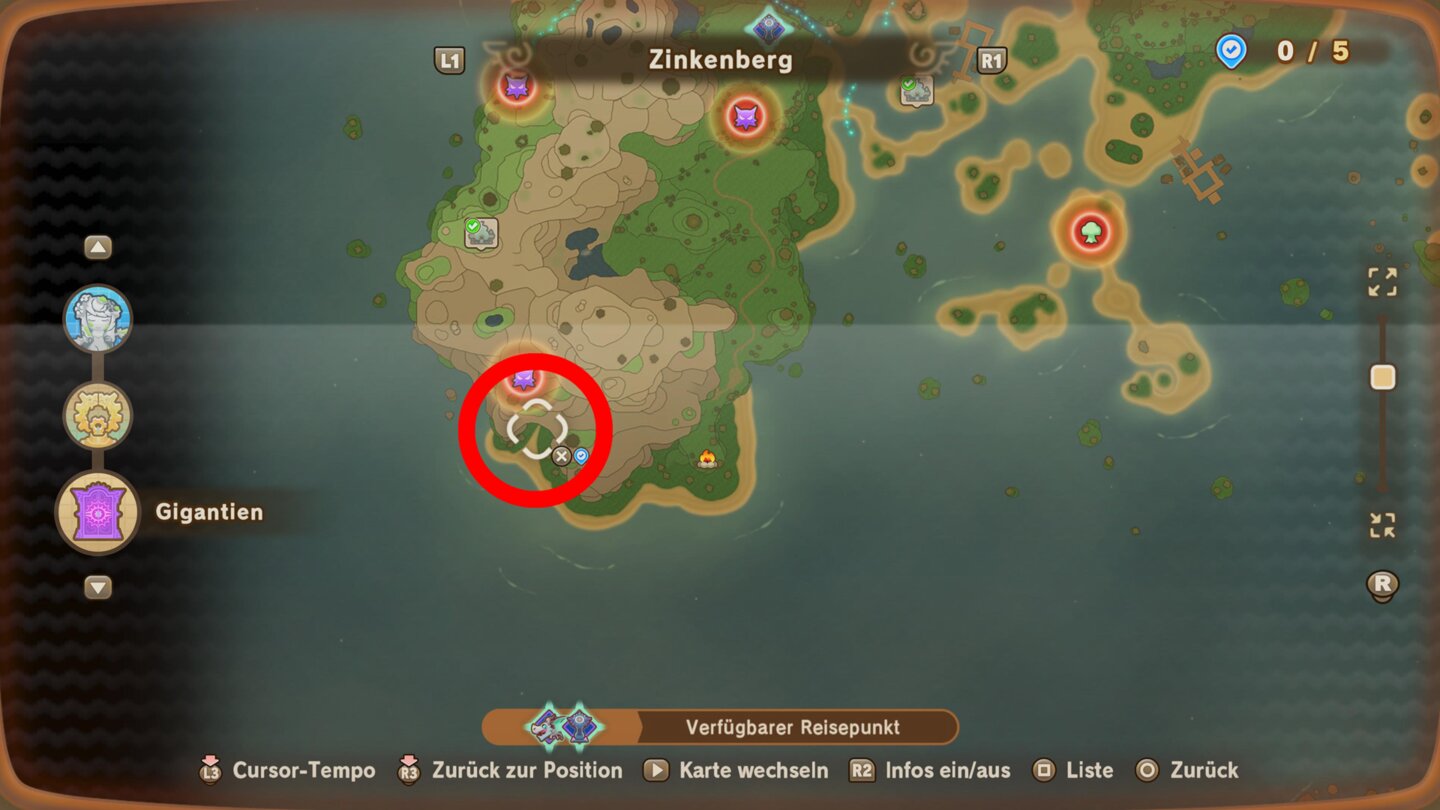The image size is (1440, 810).
Task: Switch regions using the L1 tab
Action: 450,60
